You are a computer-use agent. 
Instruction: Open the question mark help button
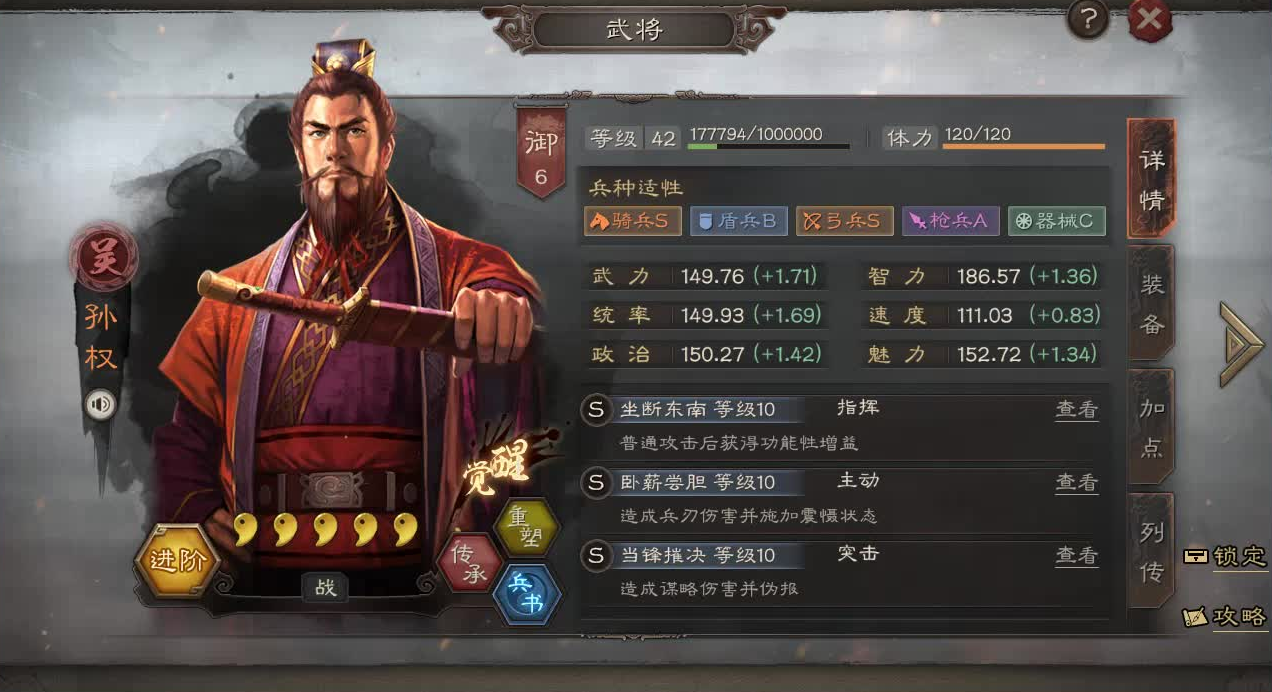click(x=1089, y=20)
